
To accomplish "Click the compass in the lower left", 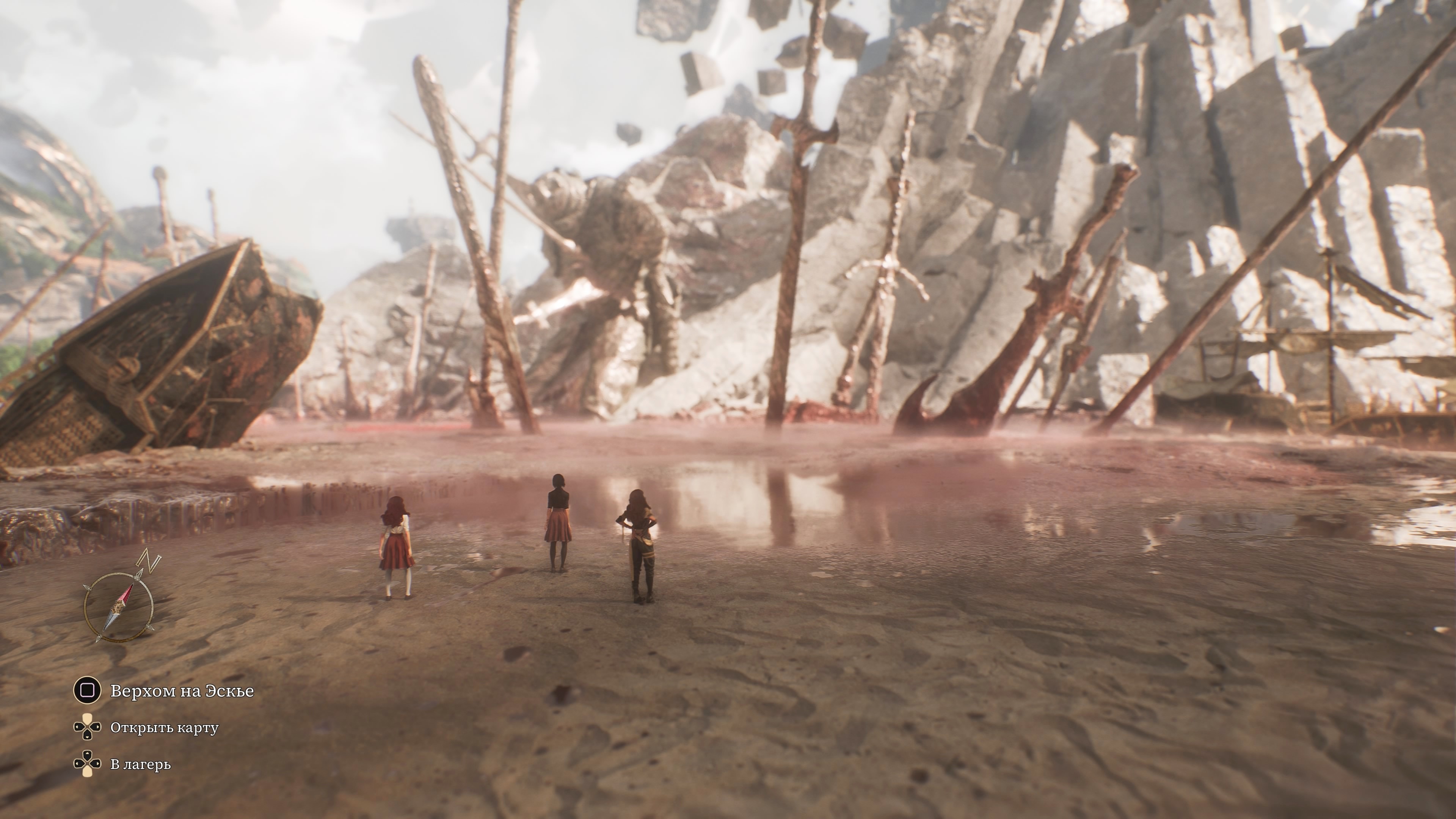I will tap(119, 607).
